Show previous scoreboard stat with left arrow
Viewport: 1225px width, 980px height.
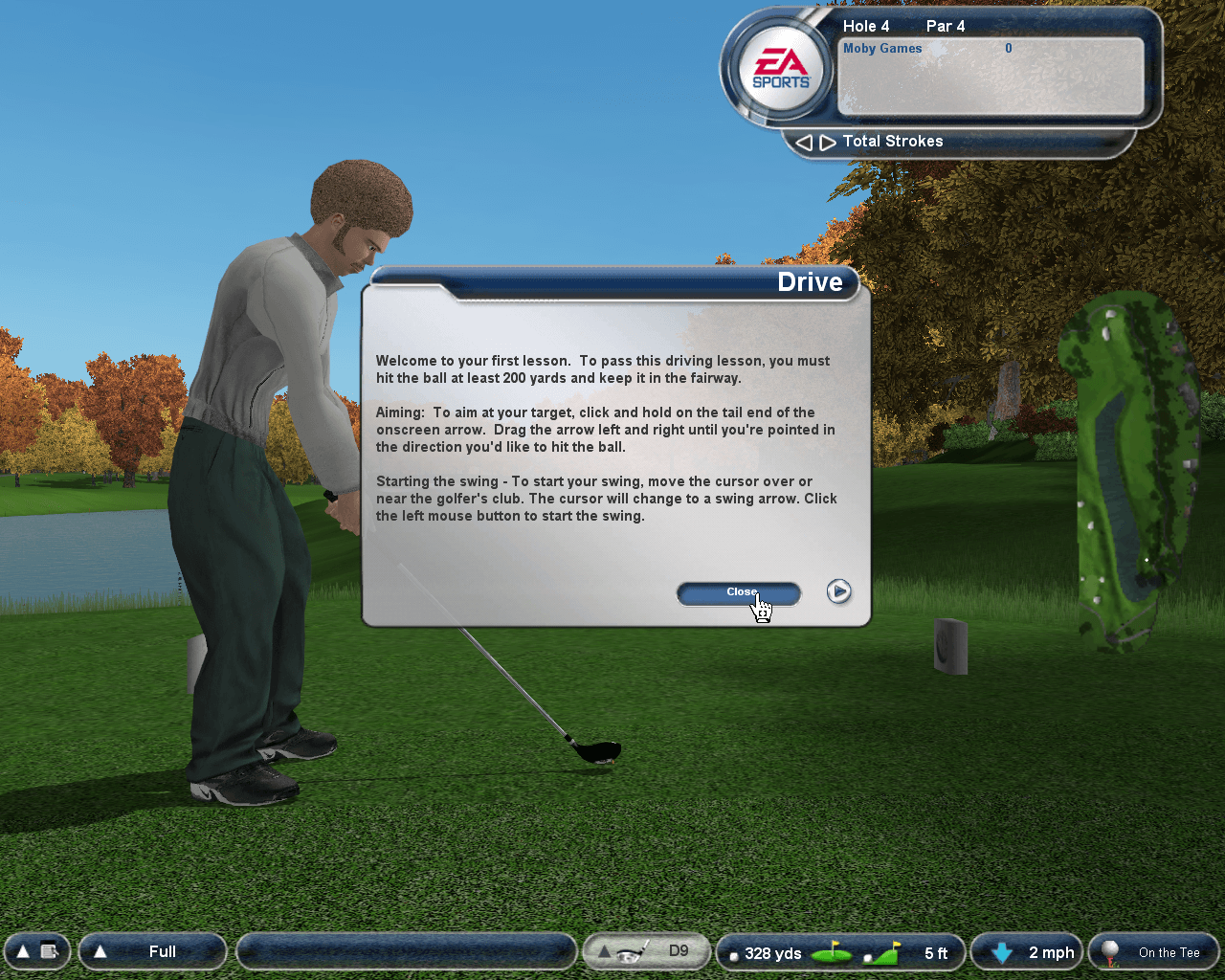[804, 143]
